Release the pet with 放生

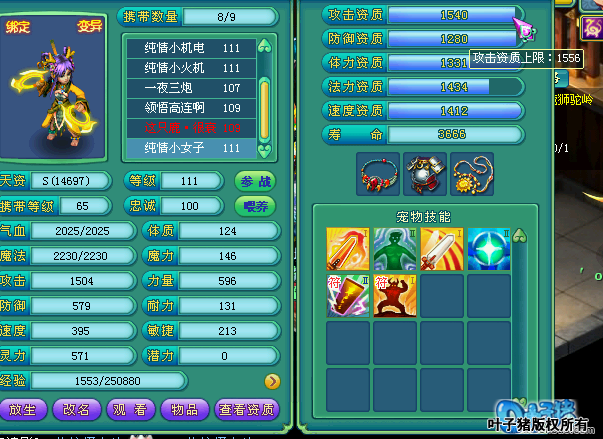[x=24, y=409]
